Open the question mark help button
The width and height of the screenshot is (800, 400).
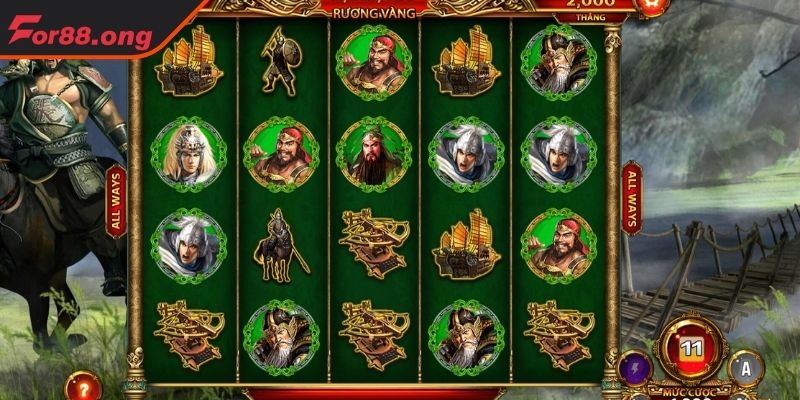pyautogui.click(x=82, y=384)
